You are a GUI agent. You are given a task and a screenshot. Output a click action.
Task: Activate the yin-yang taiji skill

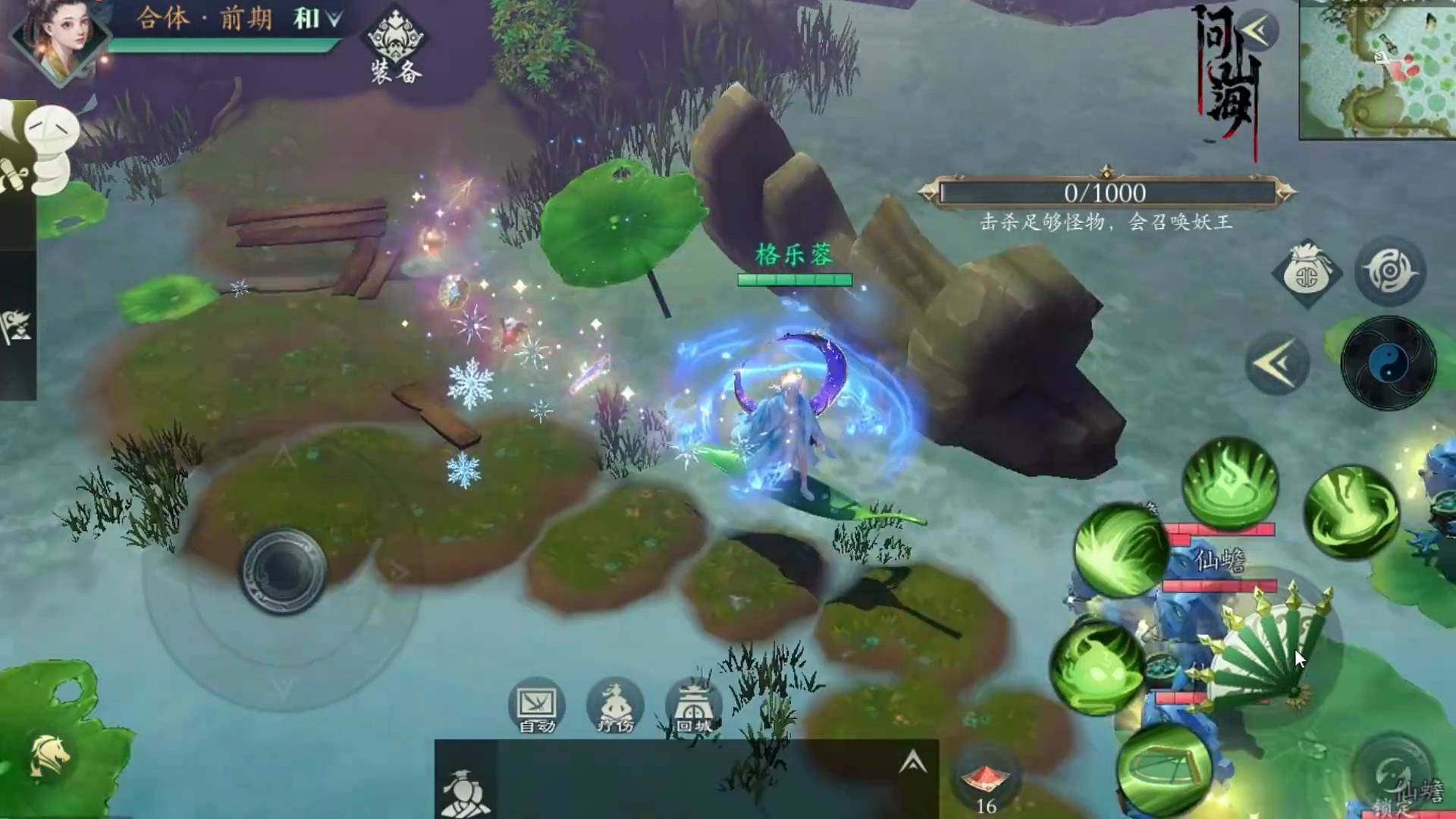tap(1388, 365)
